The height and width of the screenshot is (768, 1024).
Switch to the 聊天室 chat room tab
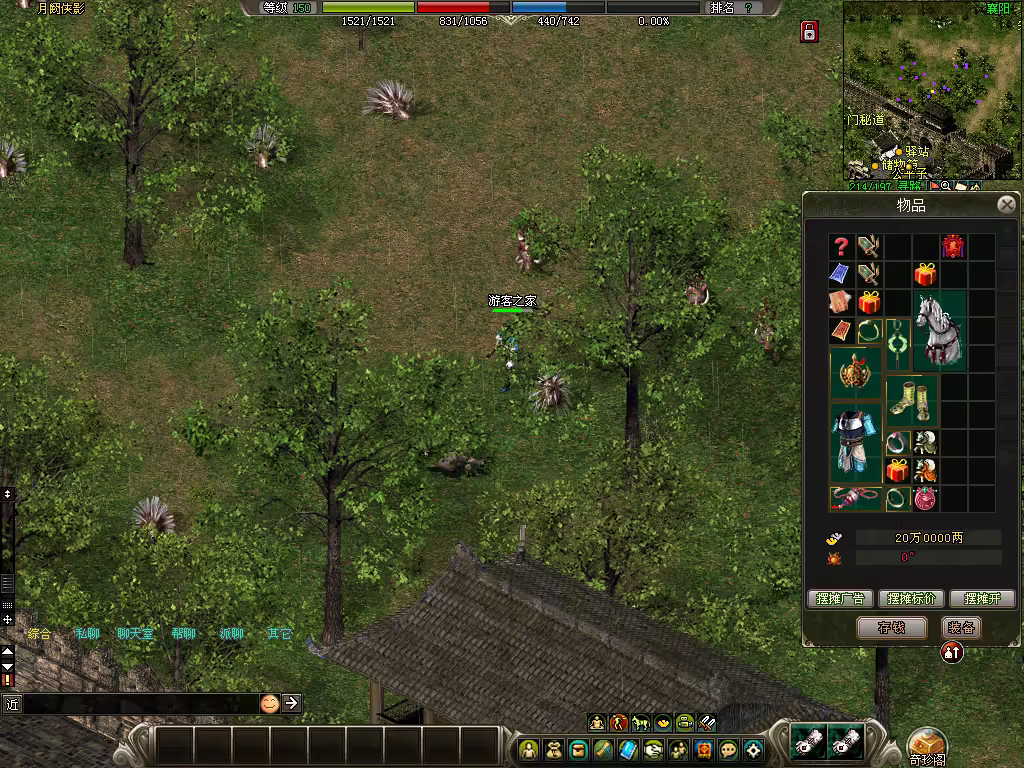(135, 633)
